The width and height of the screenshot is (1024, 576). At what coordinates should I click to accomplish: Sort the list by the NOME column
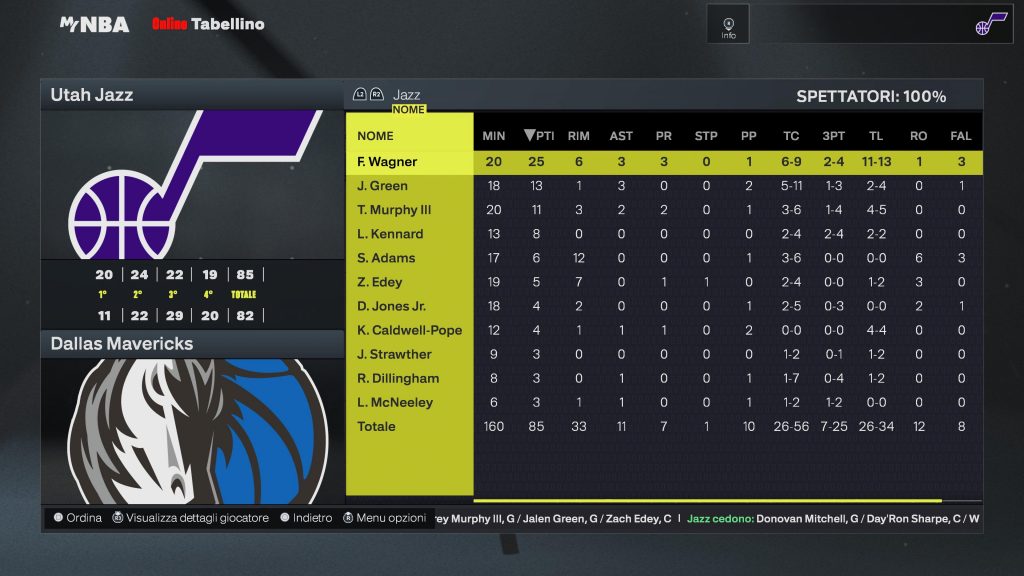375,136
